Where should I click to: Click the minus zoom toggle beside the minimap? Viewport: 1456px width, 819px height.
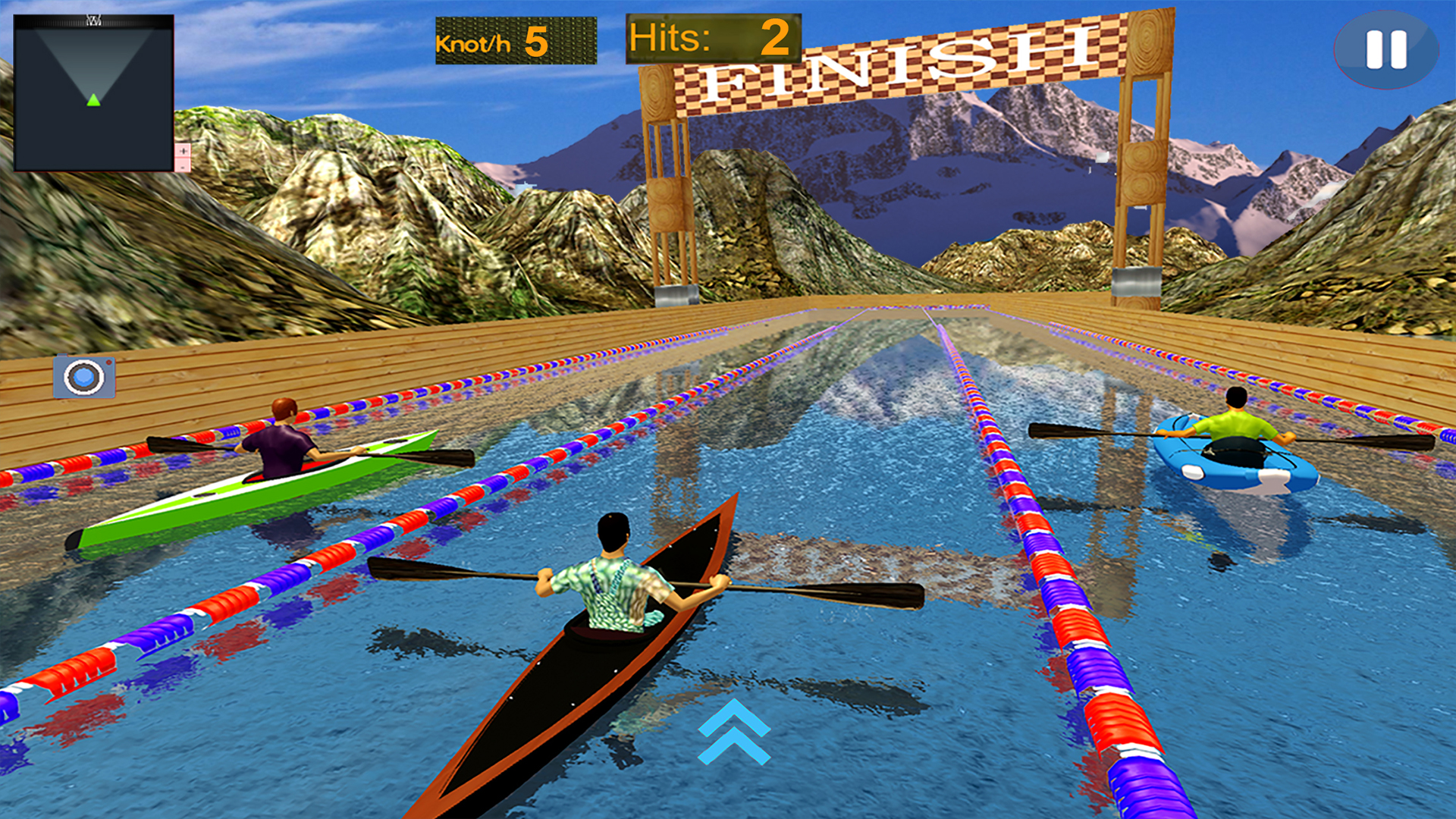(184, 168)
